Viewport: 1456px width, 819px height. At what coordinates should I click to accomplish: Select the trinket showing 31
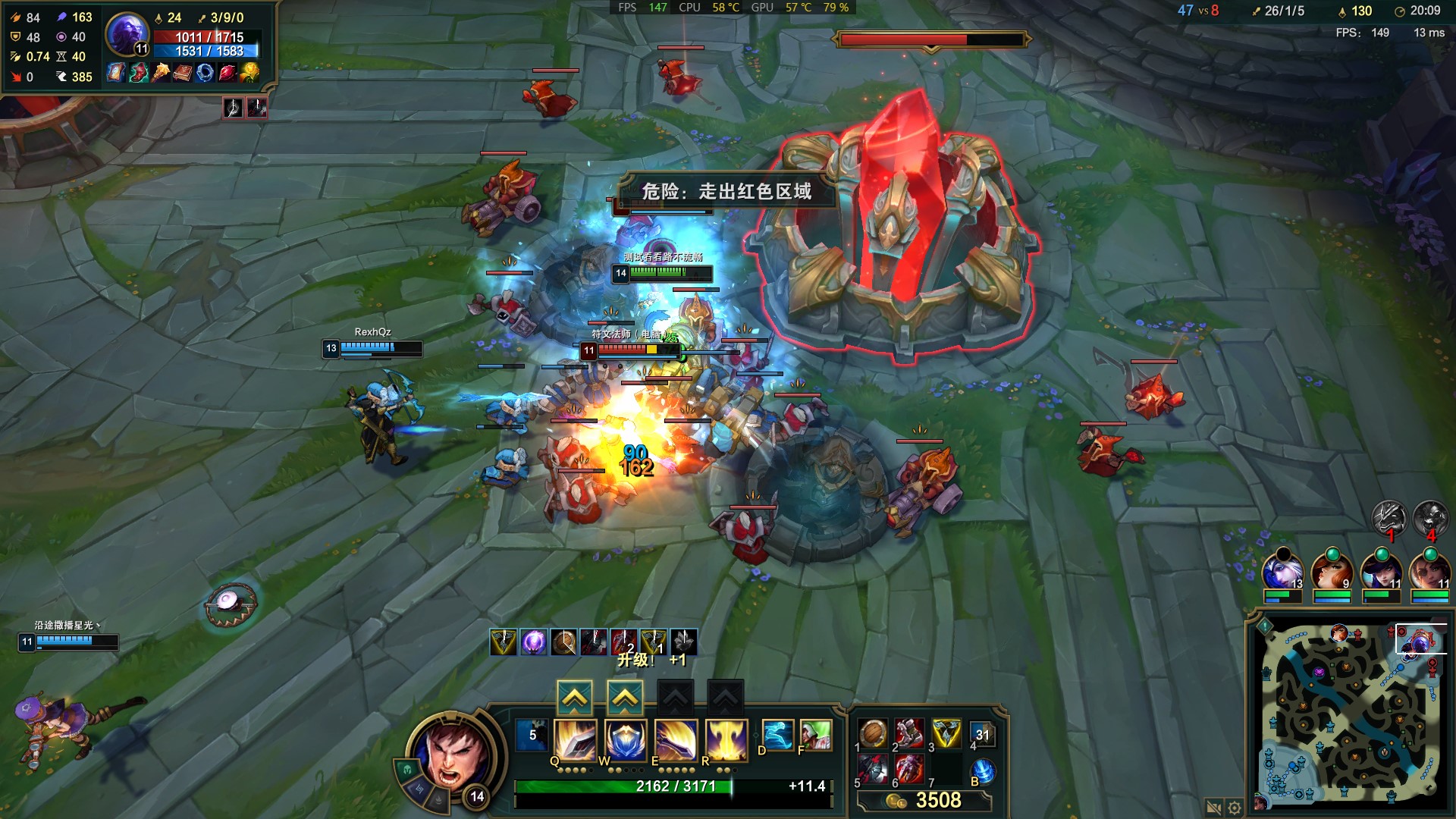pyautogui.click(x=982, y=734)
